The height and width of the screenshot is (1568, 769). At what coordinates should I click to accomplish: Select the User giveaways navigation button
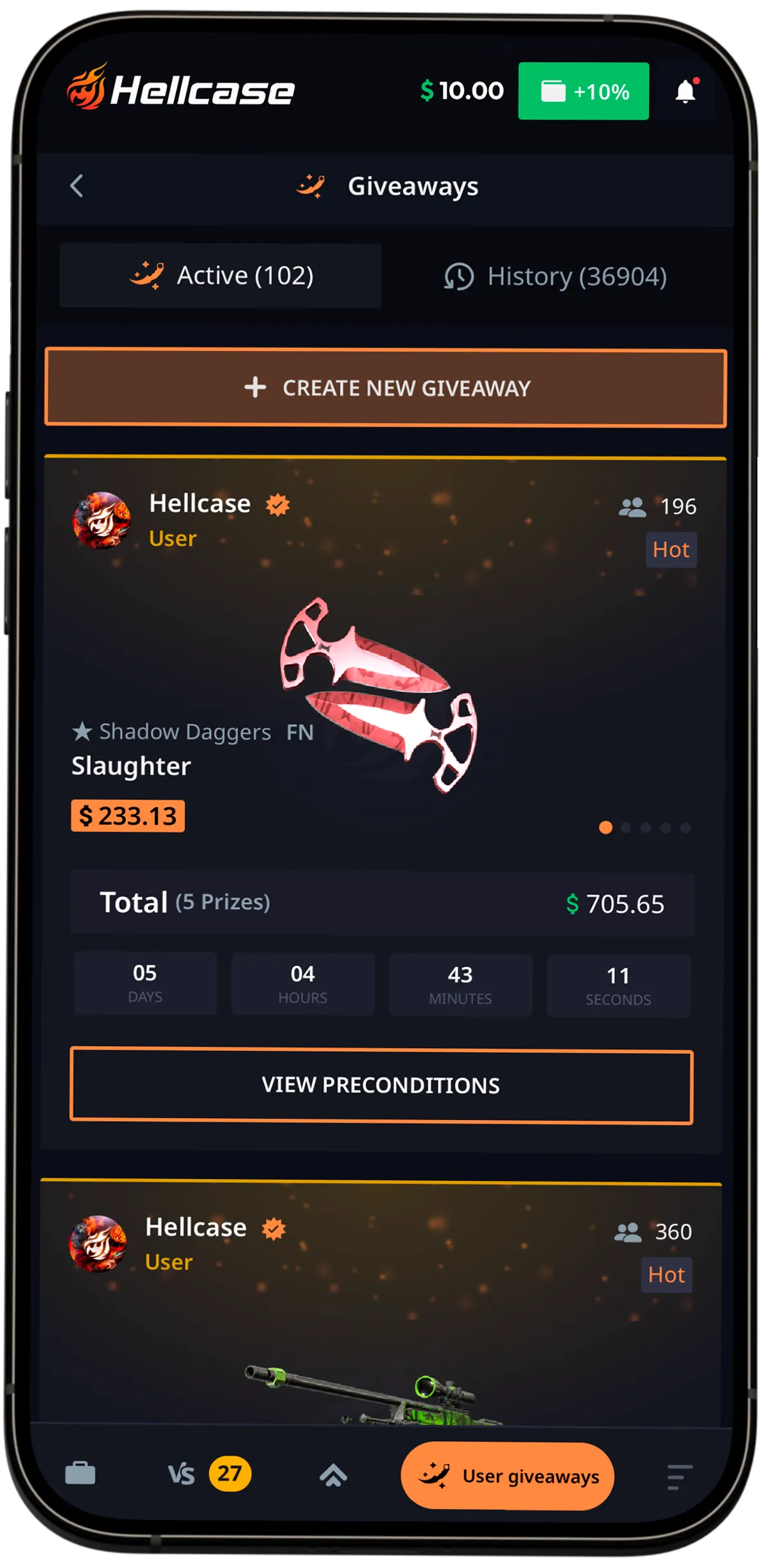click(507, 1476)
